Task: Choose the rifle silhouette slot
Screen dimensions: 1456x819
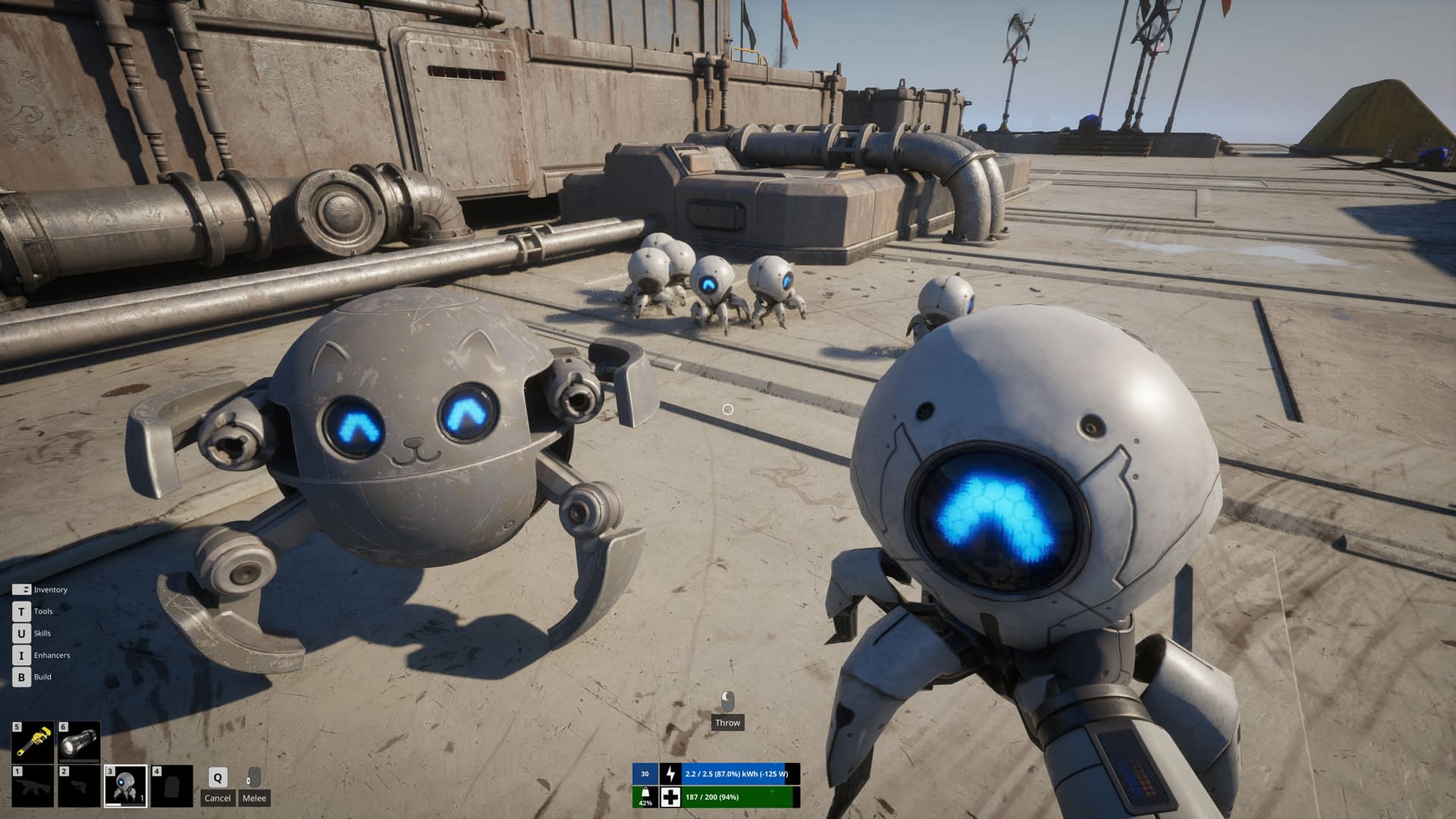Action: (33, 786)
